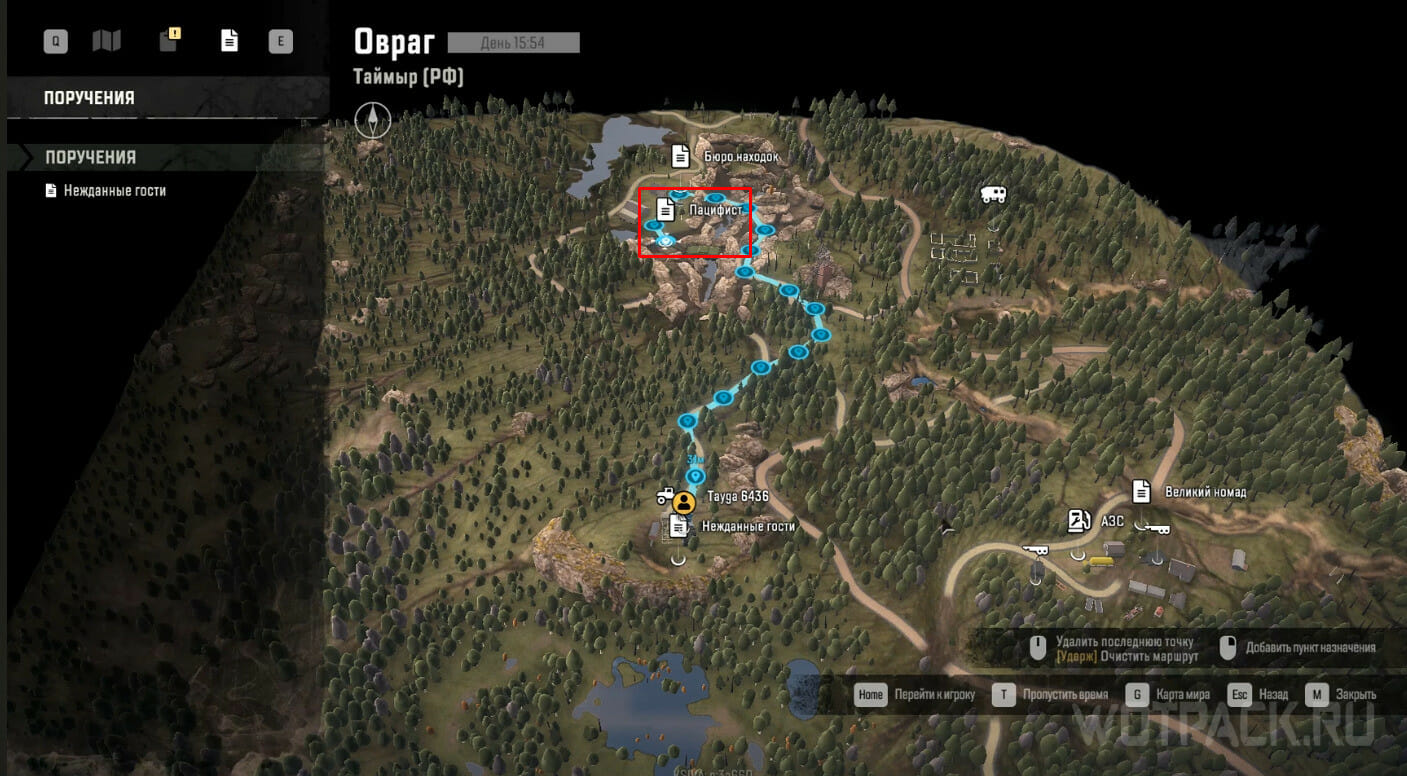This screenshot has height=776, width=1407.
Task: Select the Пацифист task marker on the map
Action: click(x=665, y=210)
